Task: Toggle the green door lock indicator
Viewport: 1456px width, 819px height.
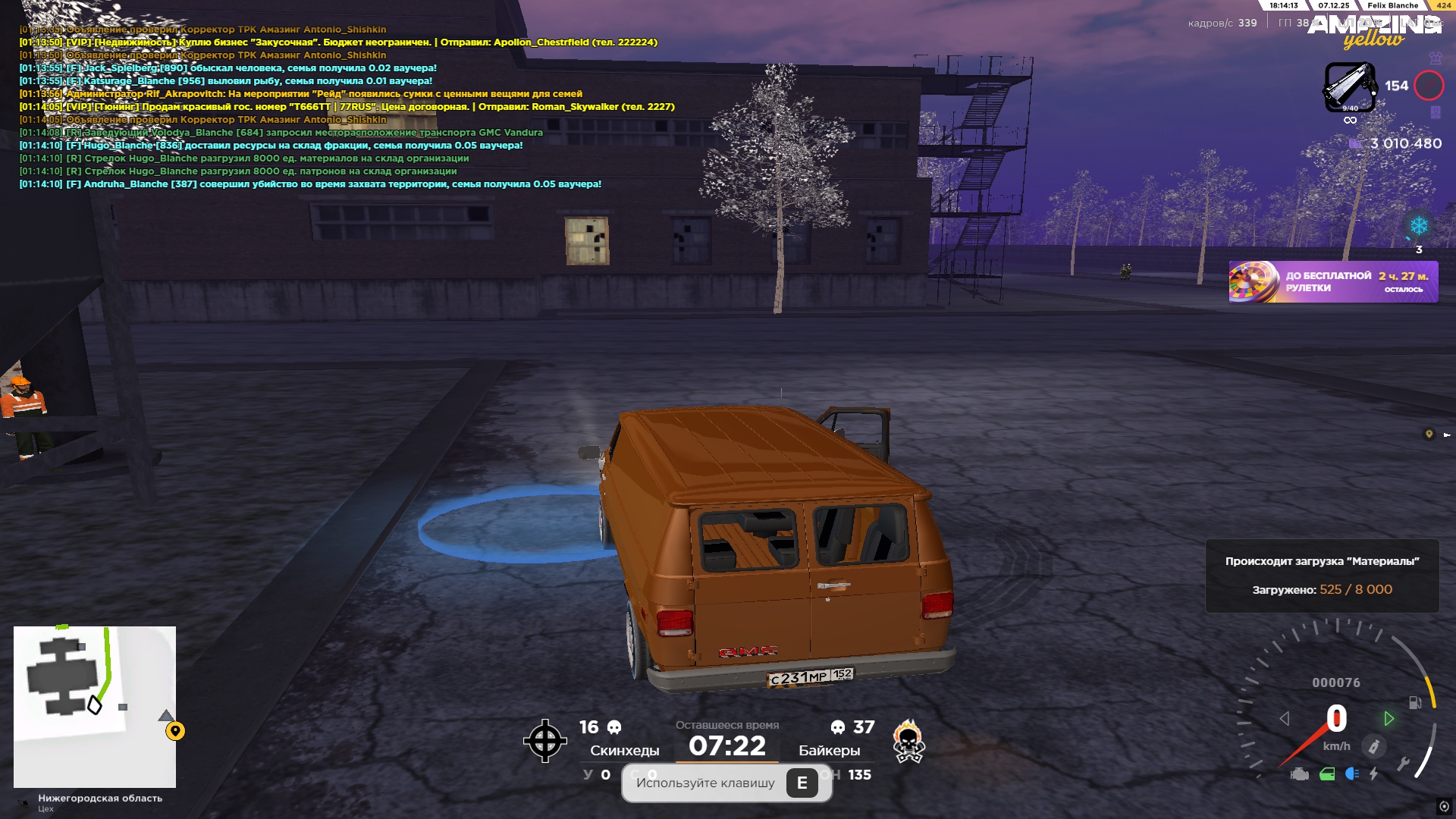Action: 1327,774
